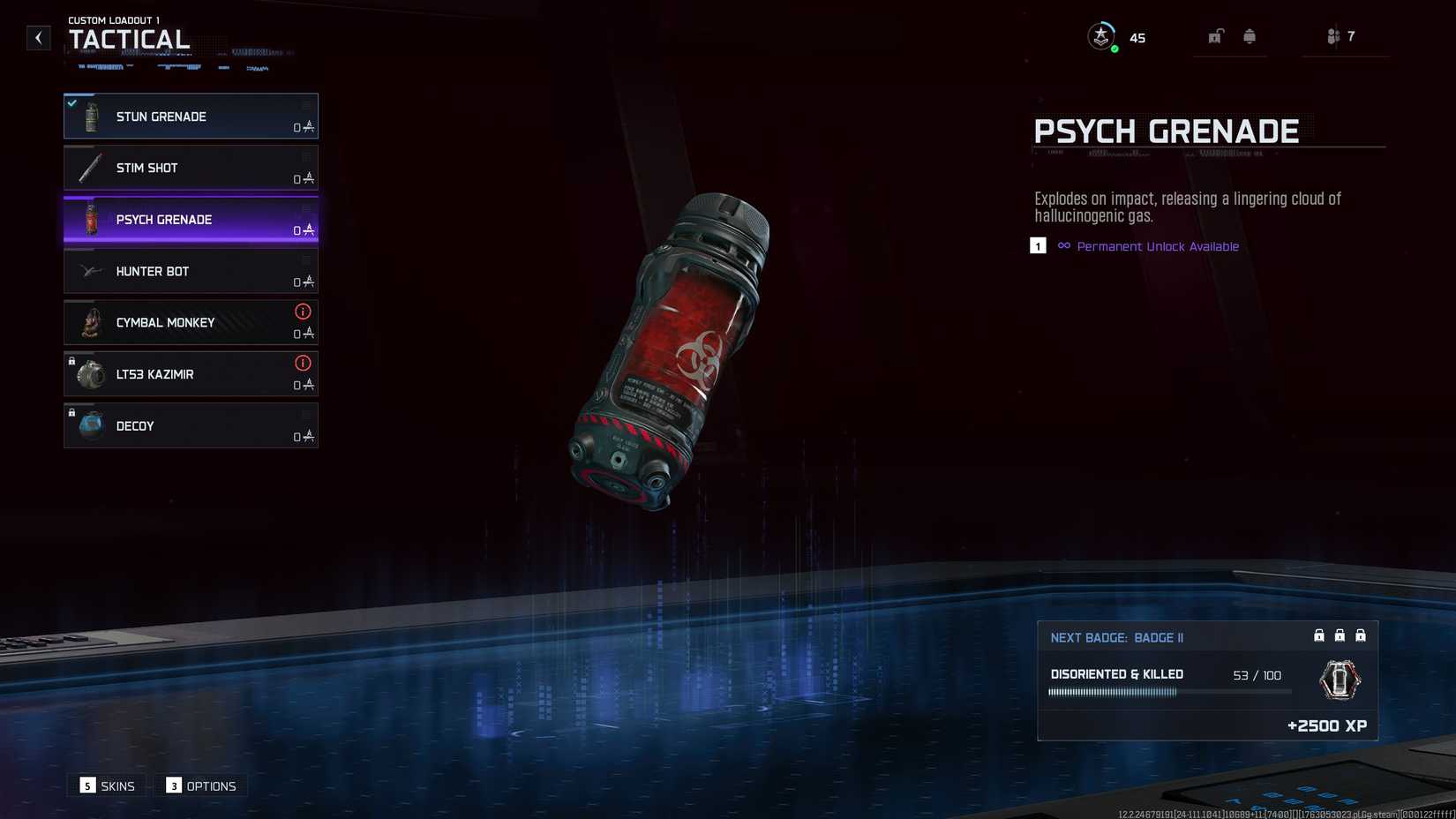Click the unlocked padlock icon at top right
This screenshot has height=819, width=1456.
(x=1216, y=36)
